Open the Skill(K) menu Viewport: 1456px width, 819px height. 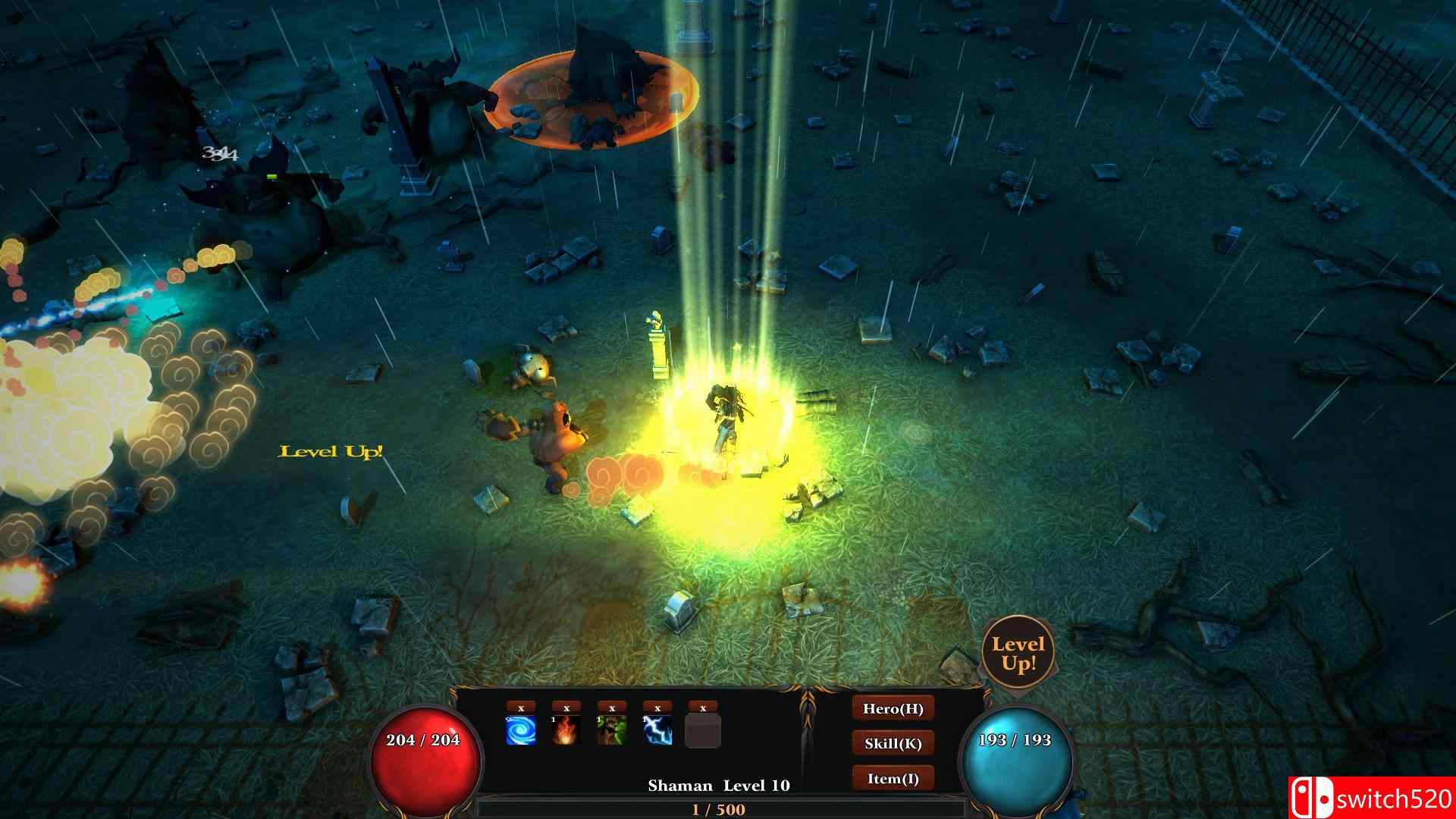[x=893, y=744]
